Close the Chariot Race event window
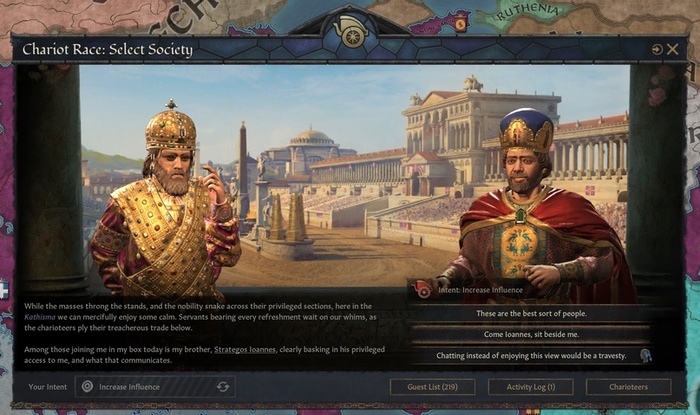Image resolution: width=700 pixels, height=415 pixels. pyautogui.click(x=673, y=49)
